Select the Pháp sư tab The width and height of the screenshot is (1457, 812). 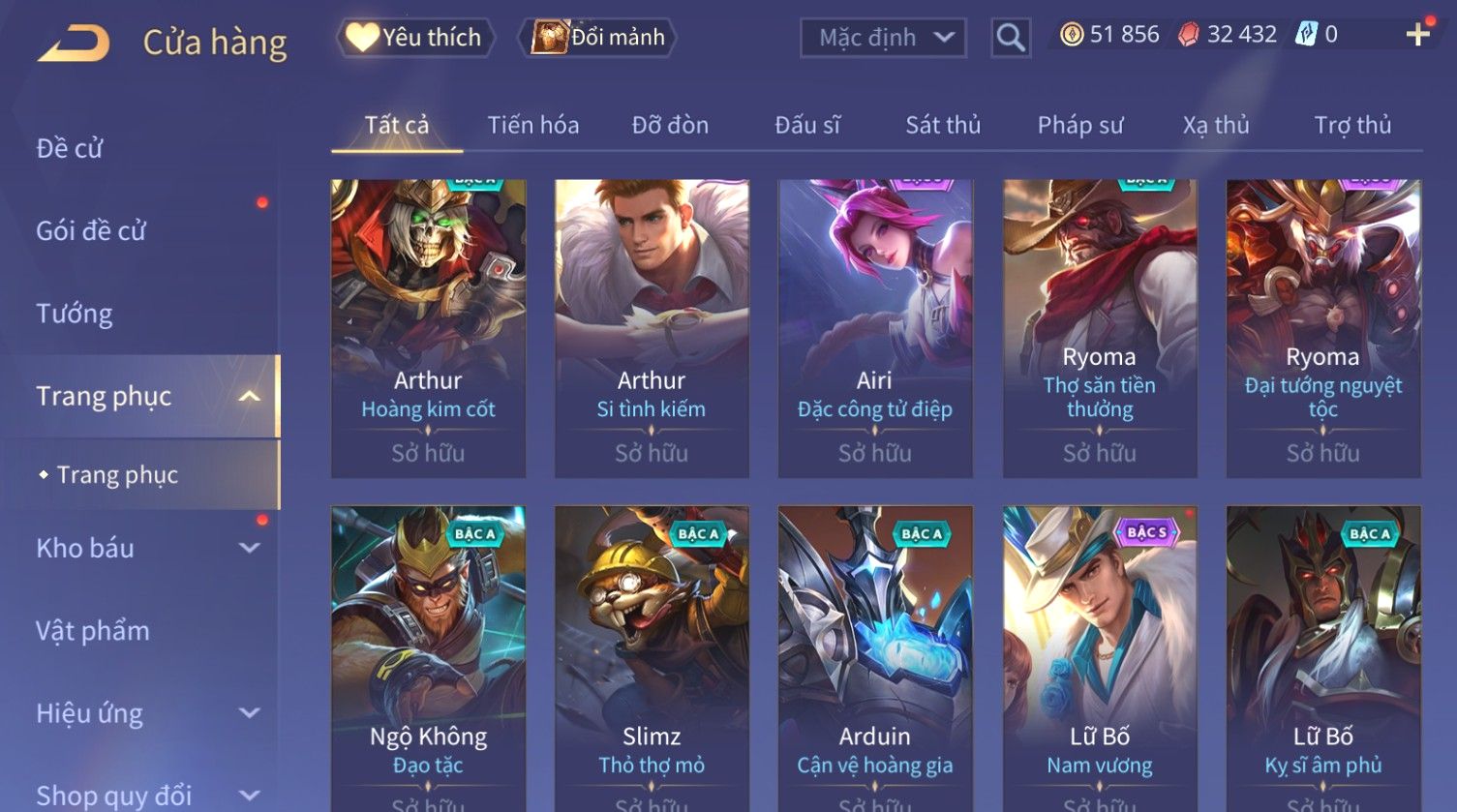coord(1080,125)
